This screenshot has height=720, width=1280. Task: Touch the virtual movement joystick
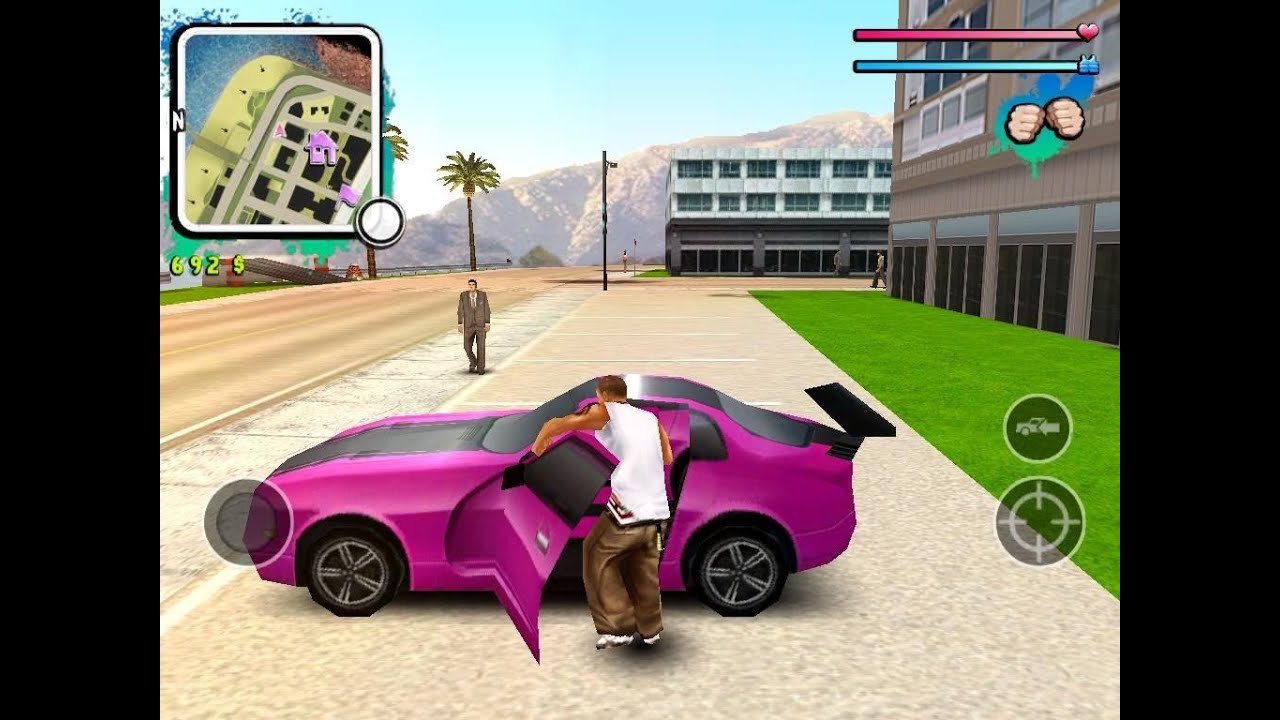(x=247, y=521)
